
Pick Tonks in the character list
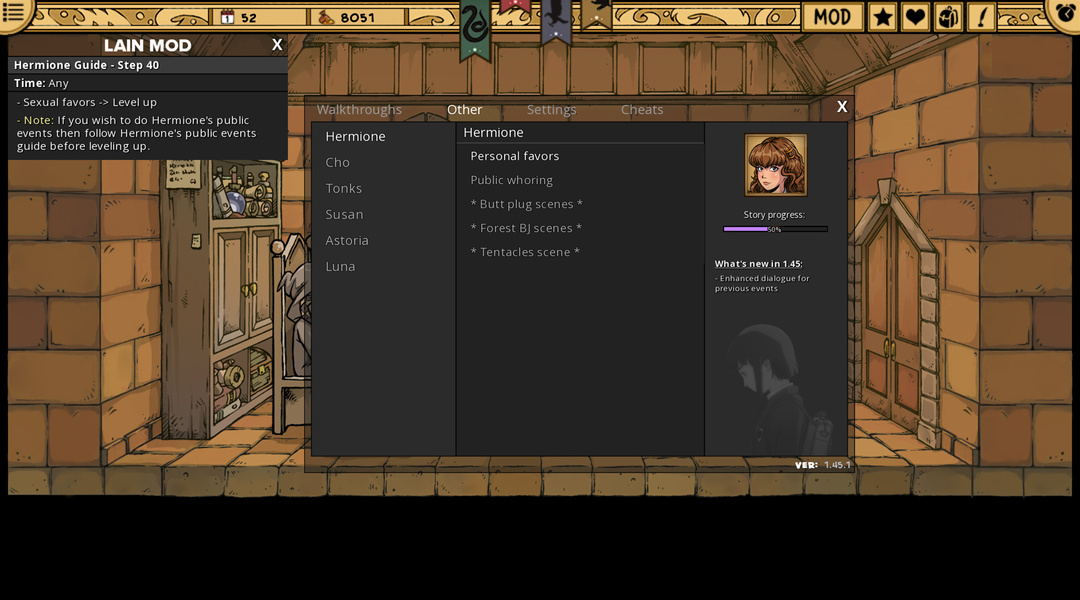[x=343, y=188]
